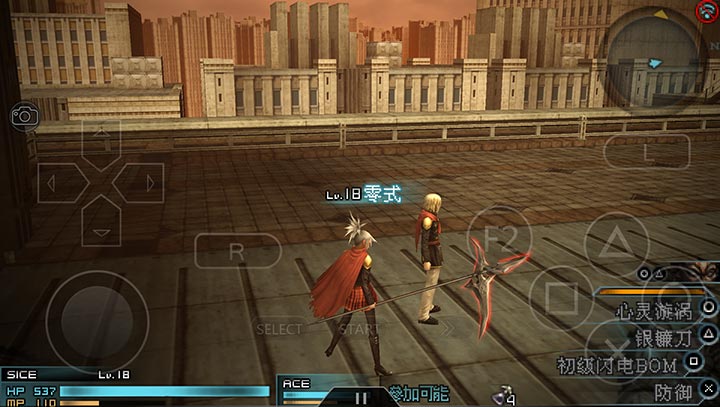
Task: Select the ACE party member panel
Action: (312, 390)
